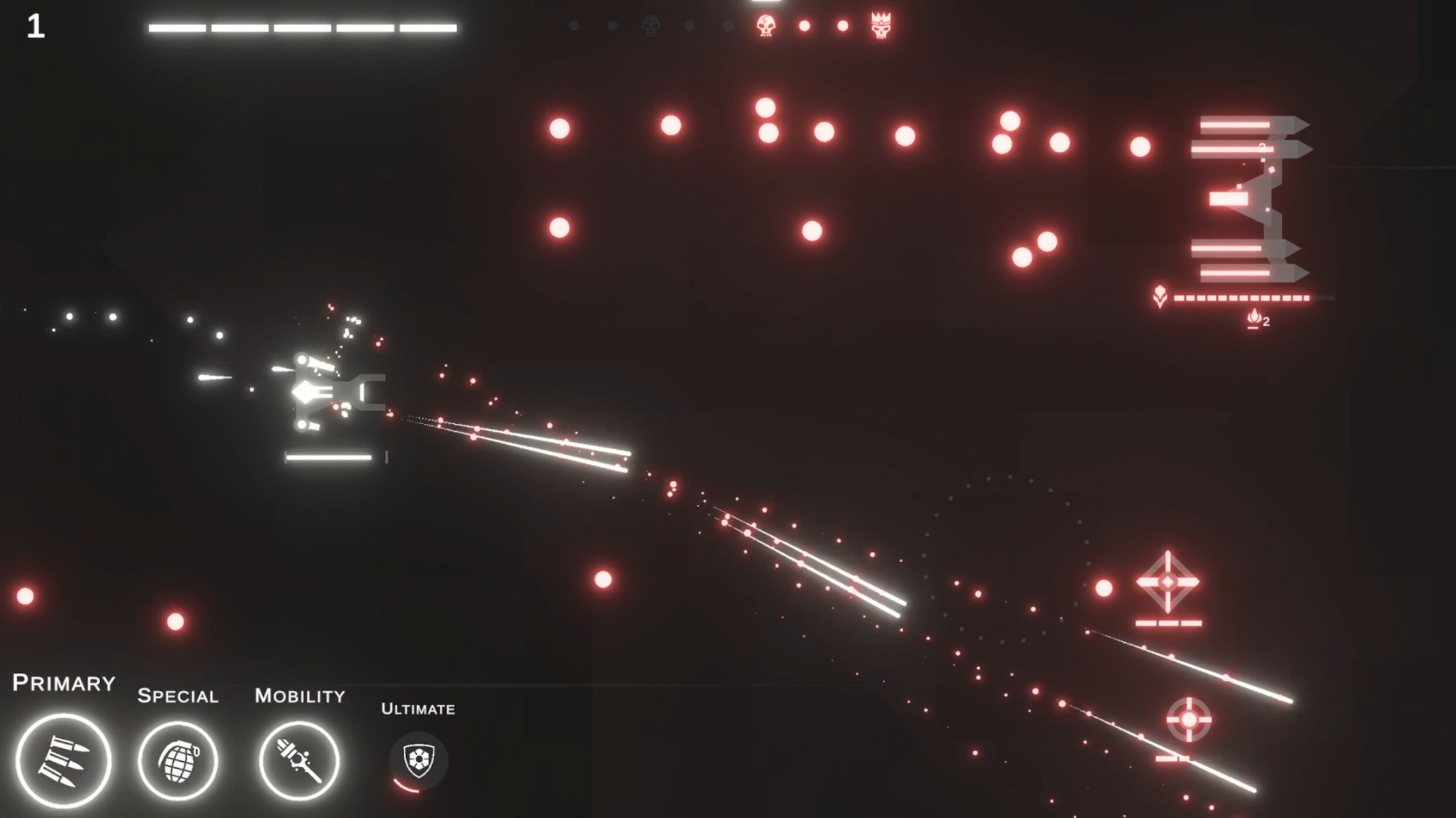Toggle the lit dot on the wave progress track
The image size is (1456, 818).
coord(806,25)
